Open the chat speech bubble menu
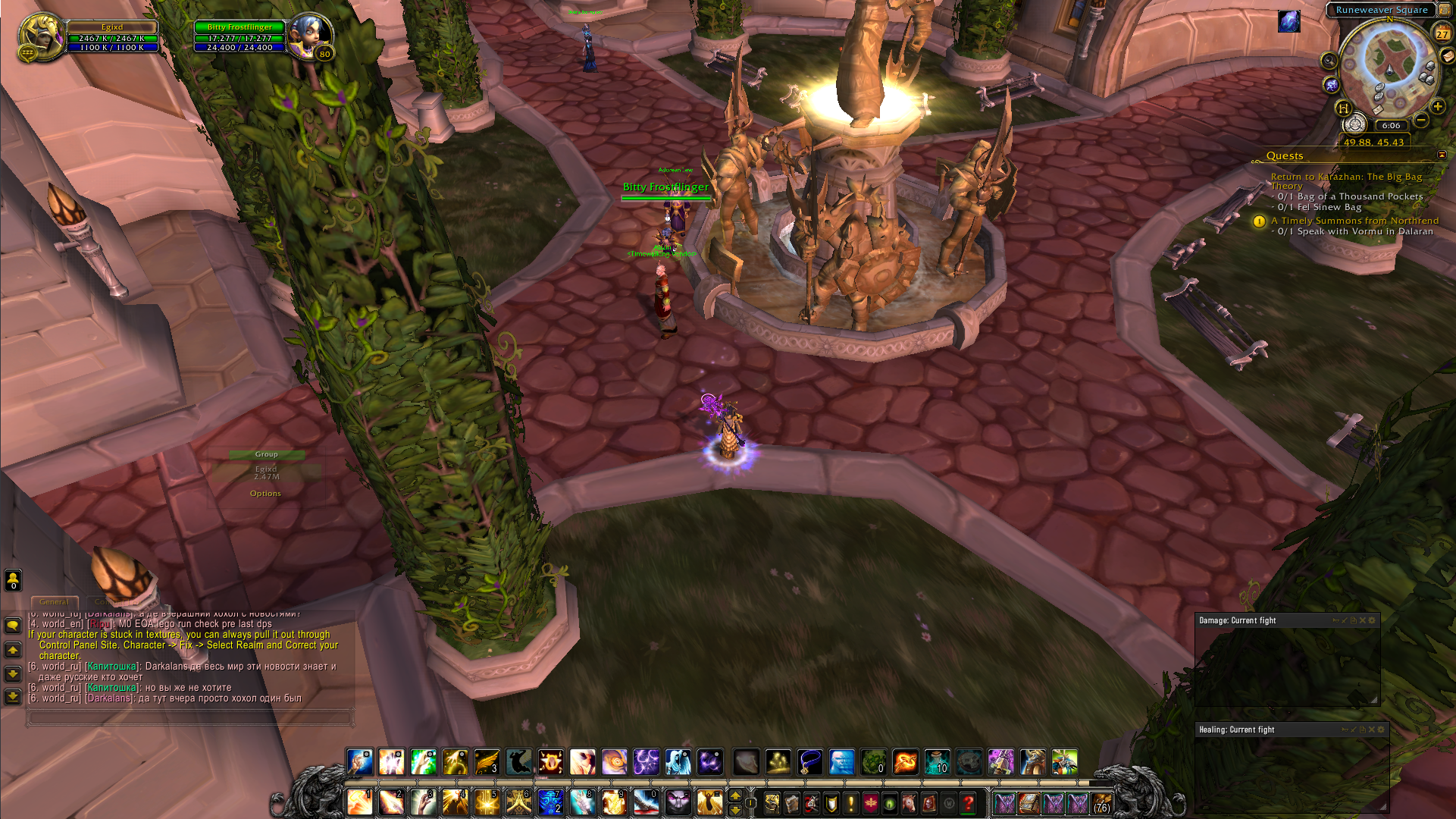 coord(13,626)
